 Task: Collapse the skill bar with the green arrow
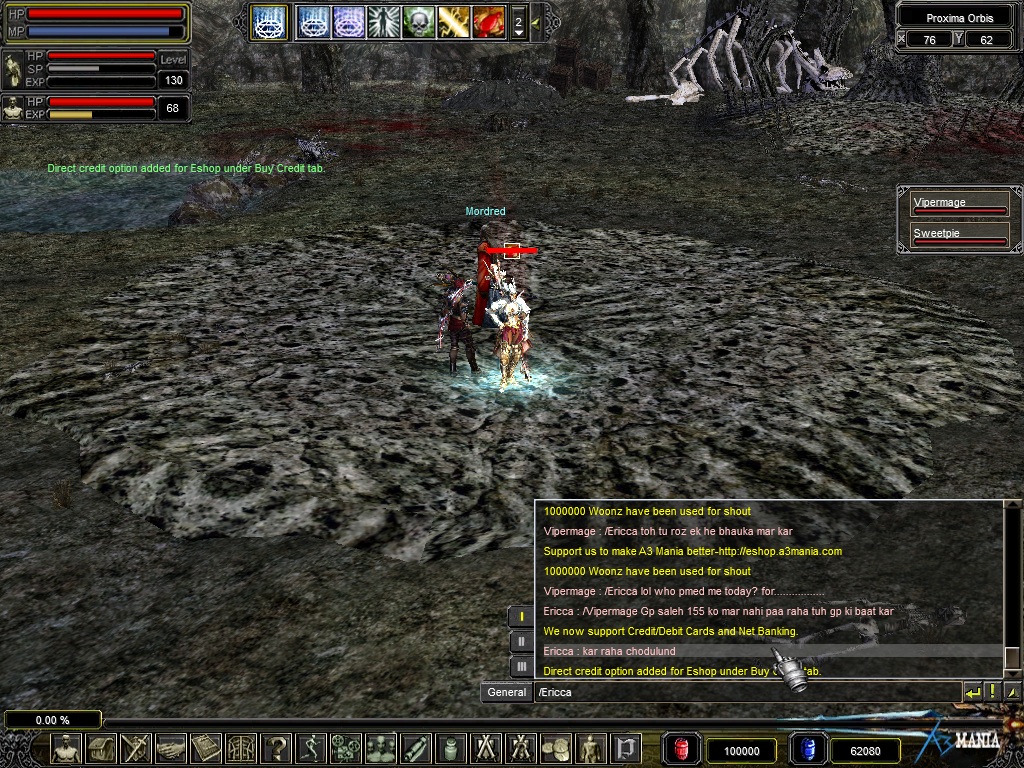coord(536,21)
